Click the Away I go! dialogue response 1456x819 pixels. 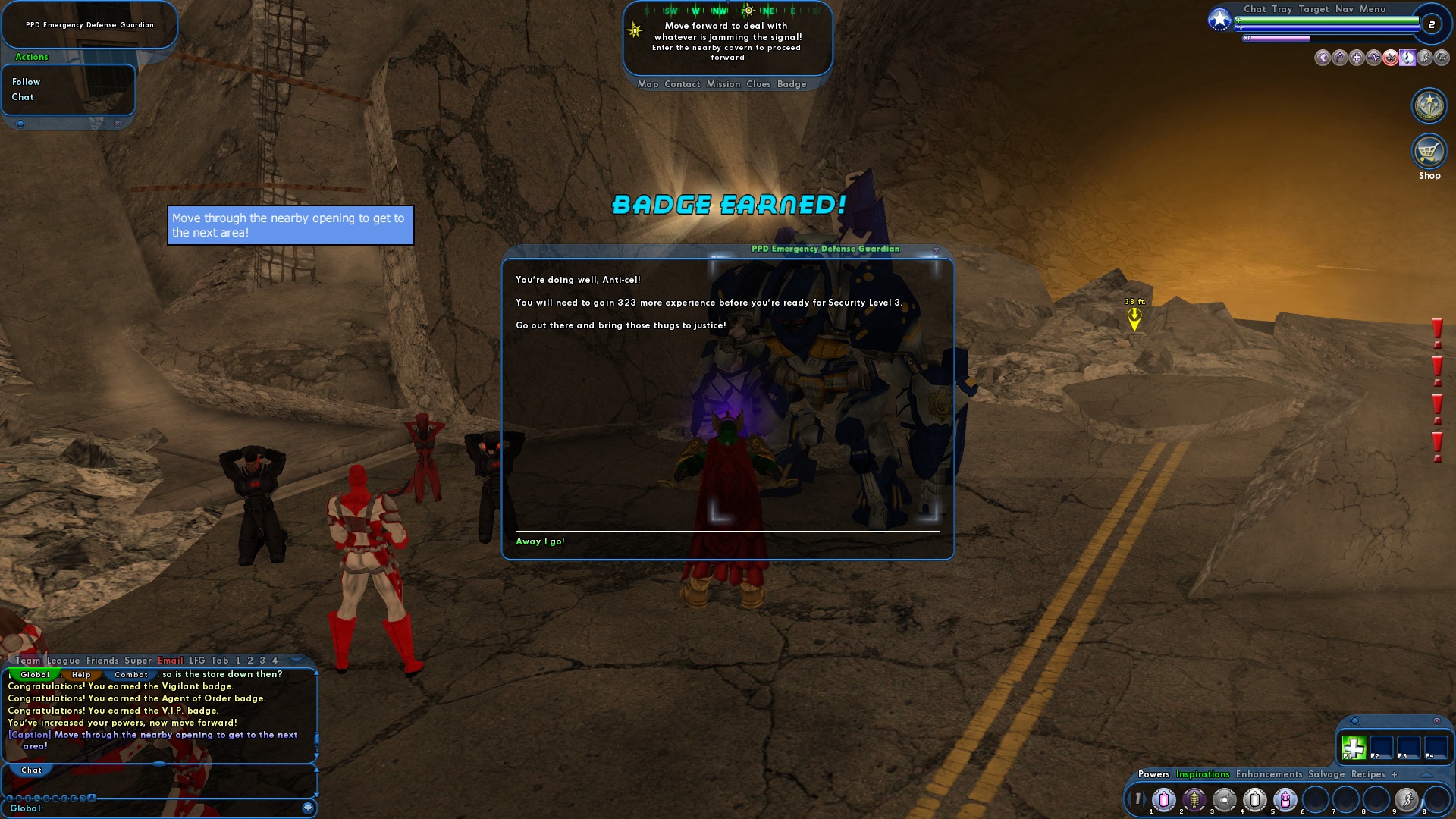pos(541,541)
